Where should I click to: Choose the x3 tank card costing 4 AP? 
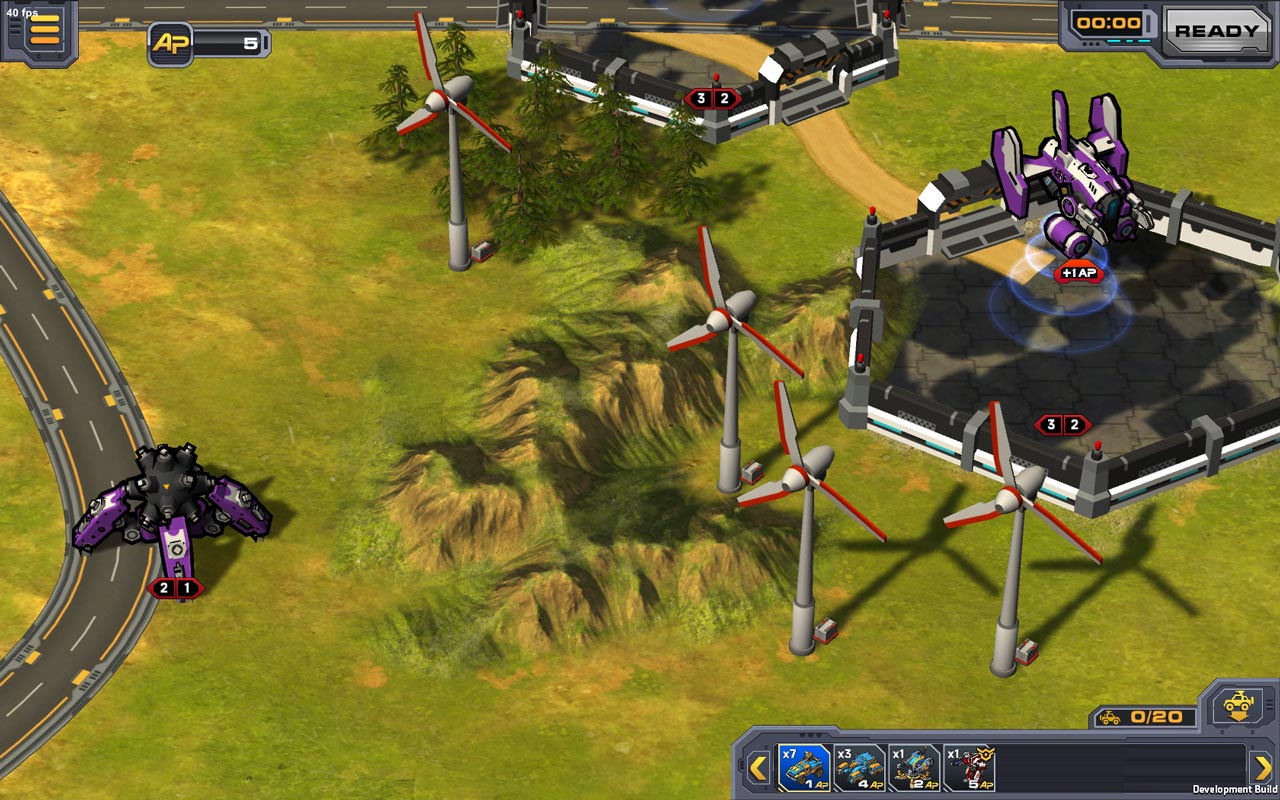point(860,768)
